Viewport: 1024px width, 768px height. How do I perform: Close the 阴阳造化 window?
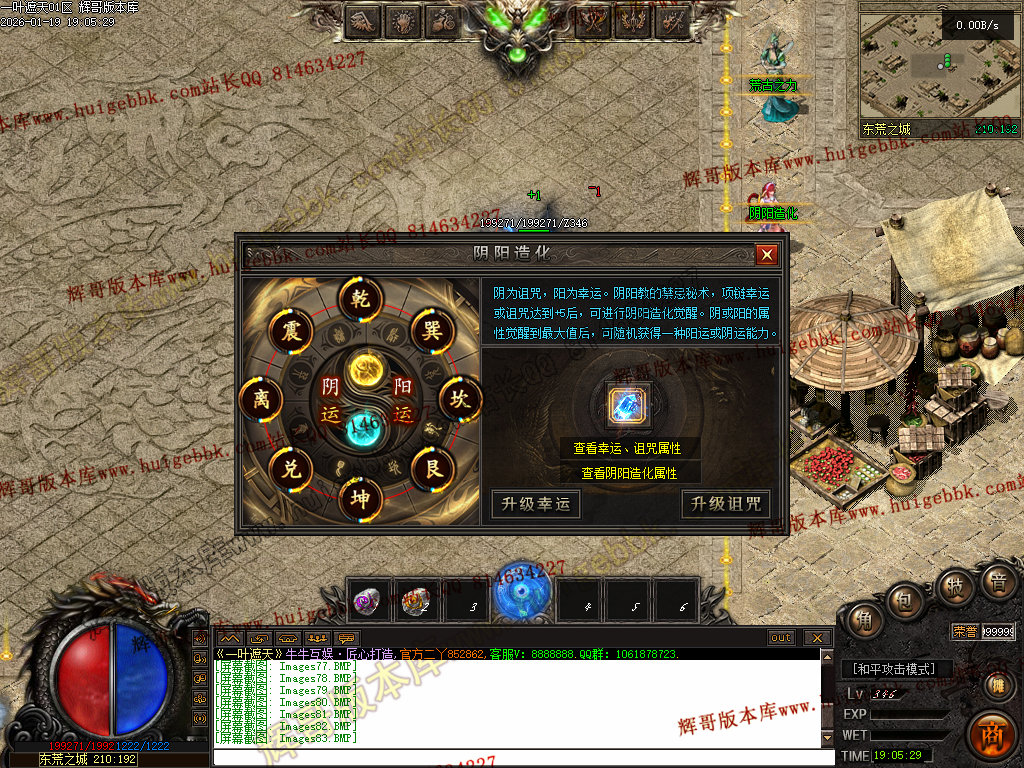(767, 255)
